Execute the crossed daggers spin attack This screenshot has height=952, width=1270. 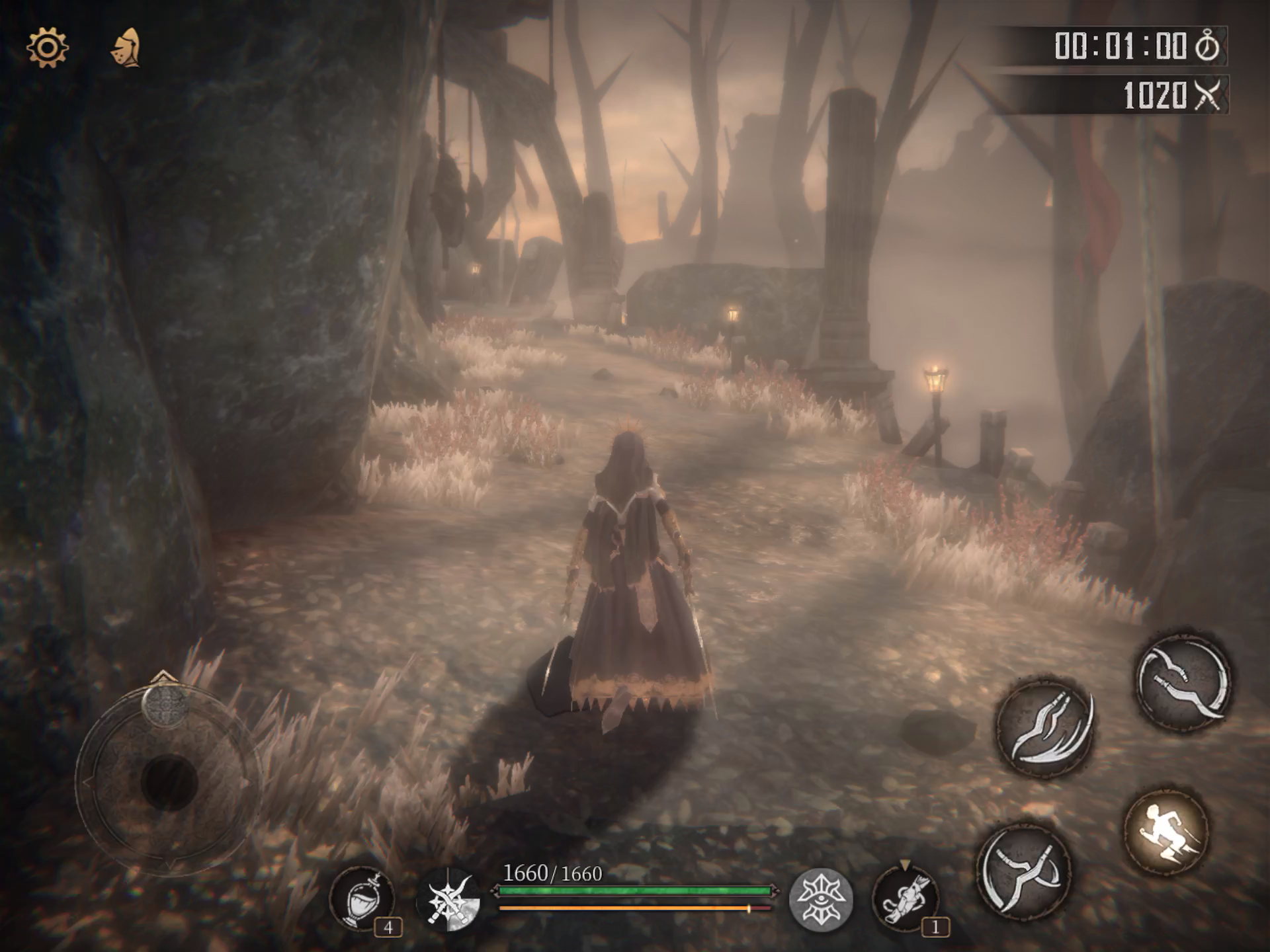(x=1024, y=871)
